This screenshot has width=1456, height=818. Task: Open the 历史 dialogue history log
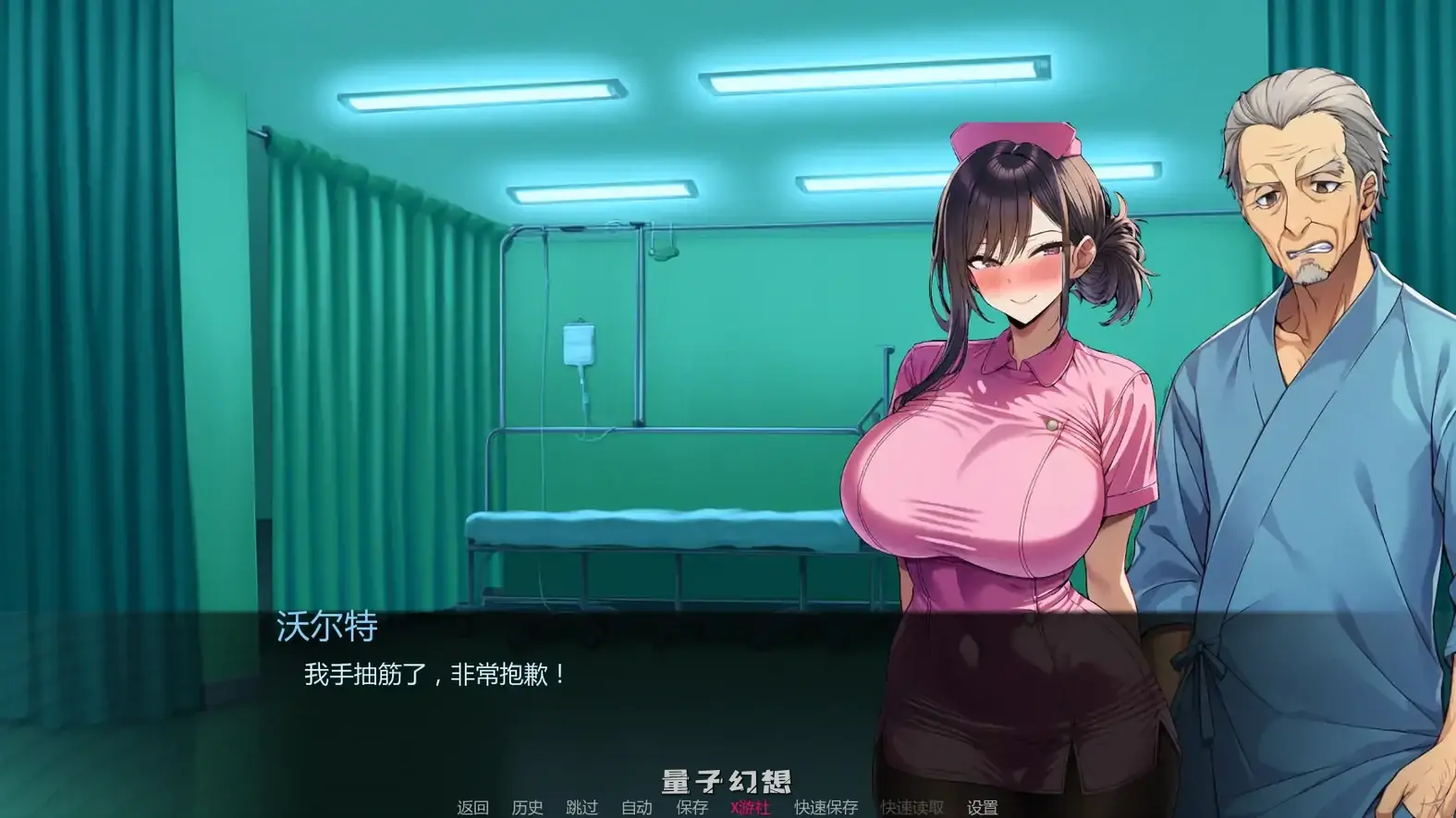pyautogui.click(x=527, y=807)
